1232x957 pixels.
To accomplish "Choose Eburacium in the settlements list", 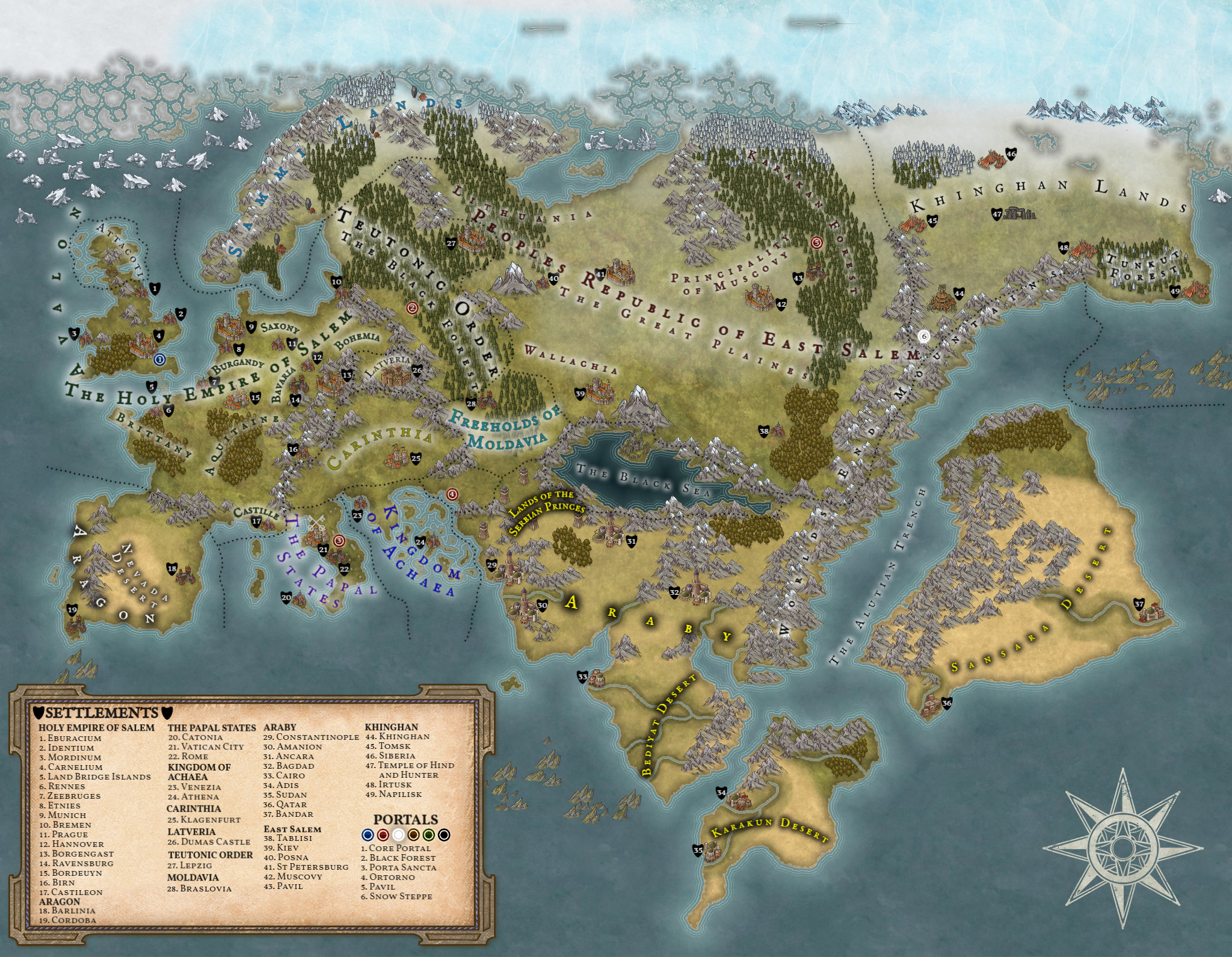I will pos(70,738).
